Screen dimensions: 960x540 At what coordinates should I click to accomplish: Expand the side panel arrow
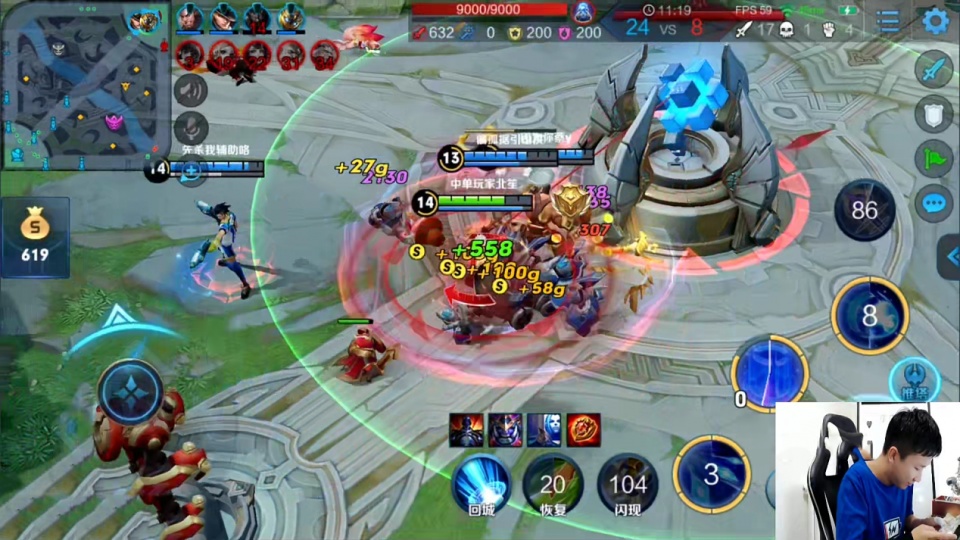949,257
